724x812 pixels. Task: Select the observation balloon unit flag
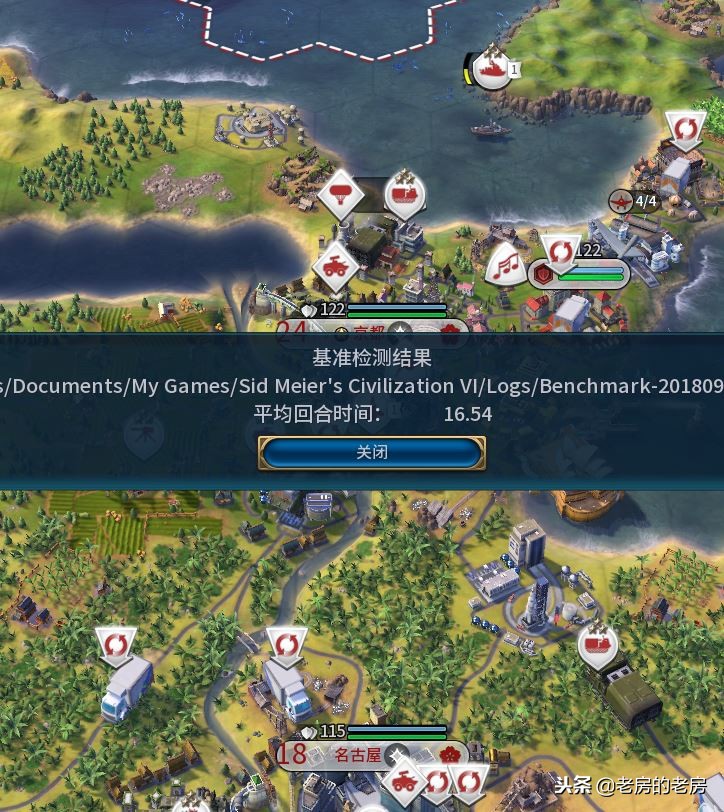click(x=340, y=195)
